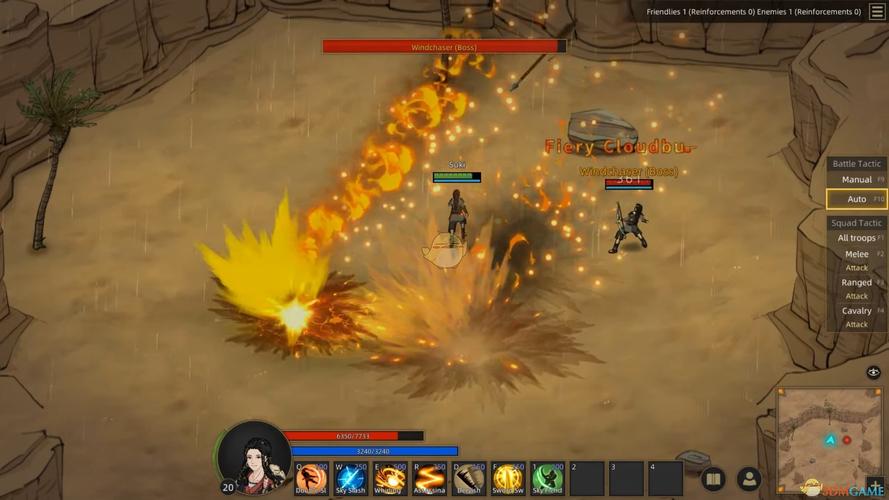The width and height of the screenshot is (889, 500).
Task: Switch battle tactic to Manual
Action: (x=857, y=180)
